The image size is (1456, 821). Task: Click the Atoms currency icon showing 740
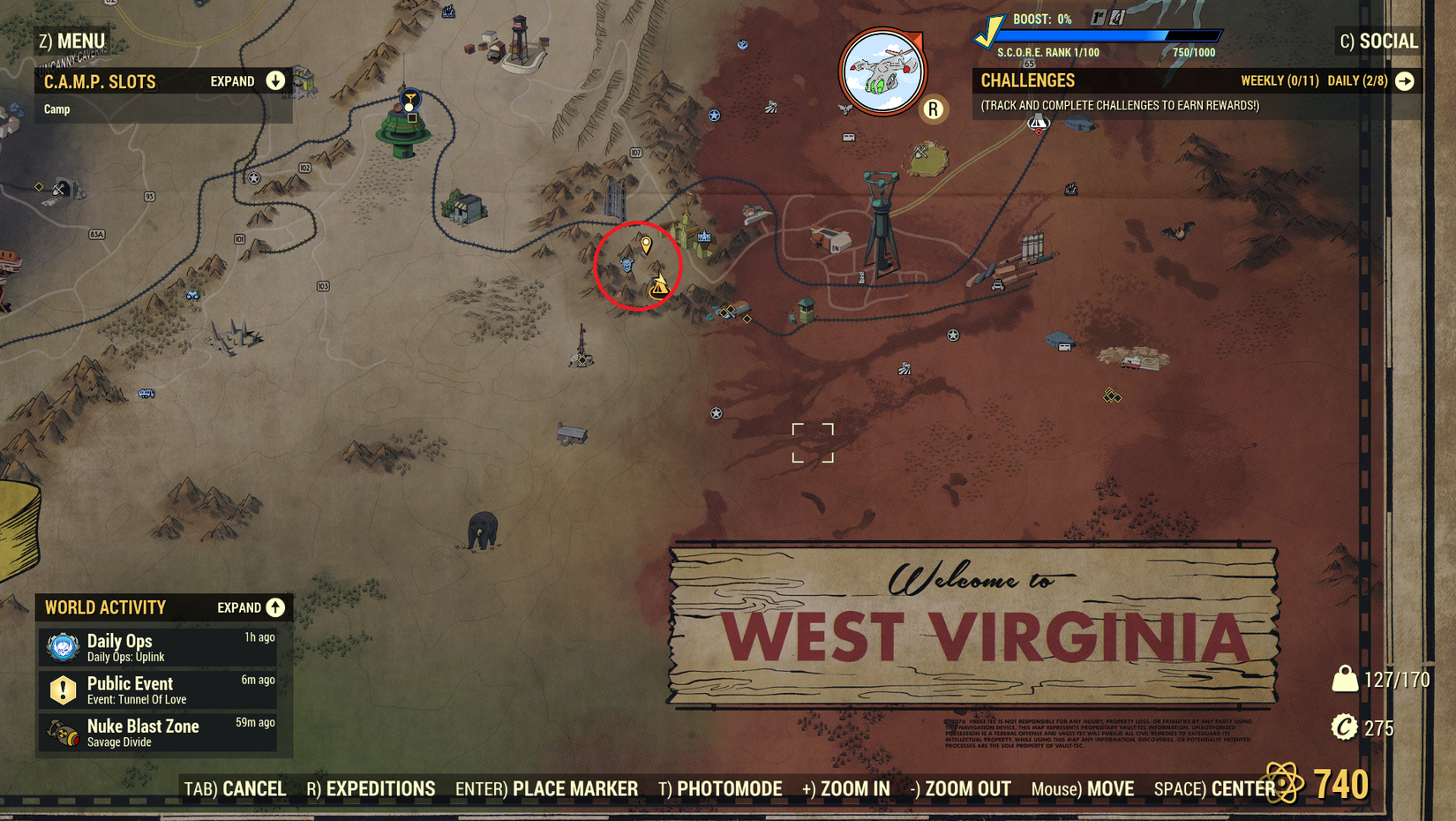tap(1284, 780)
